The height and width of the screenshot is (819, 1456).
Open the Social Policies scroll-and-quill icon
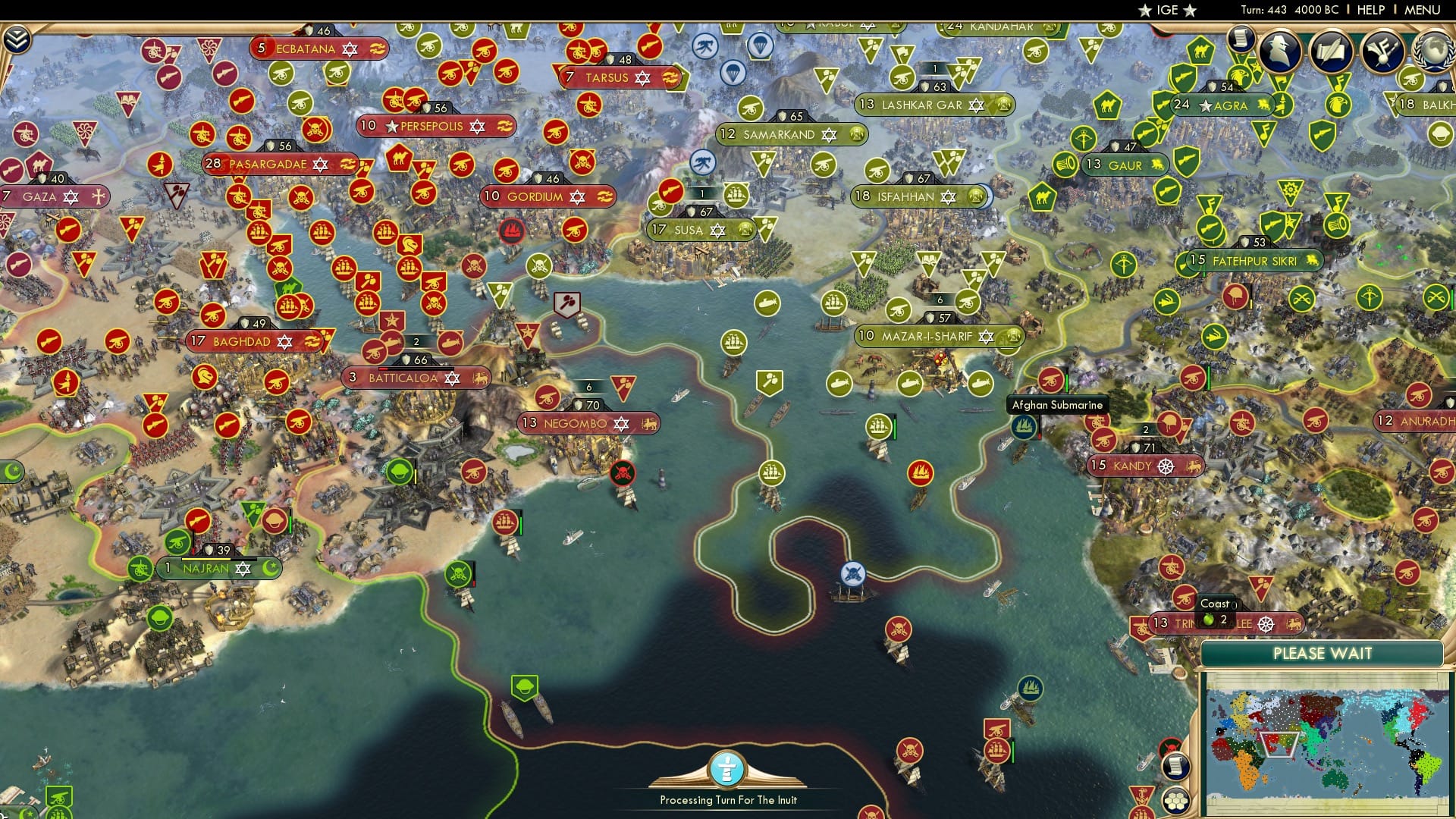(x=1332, y=52)
